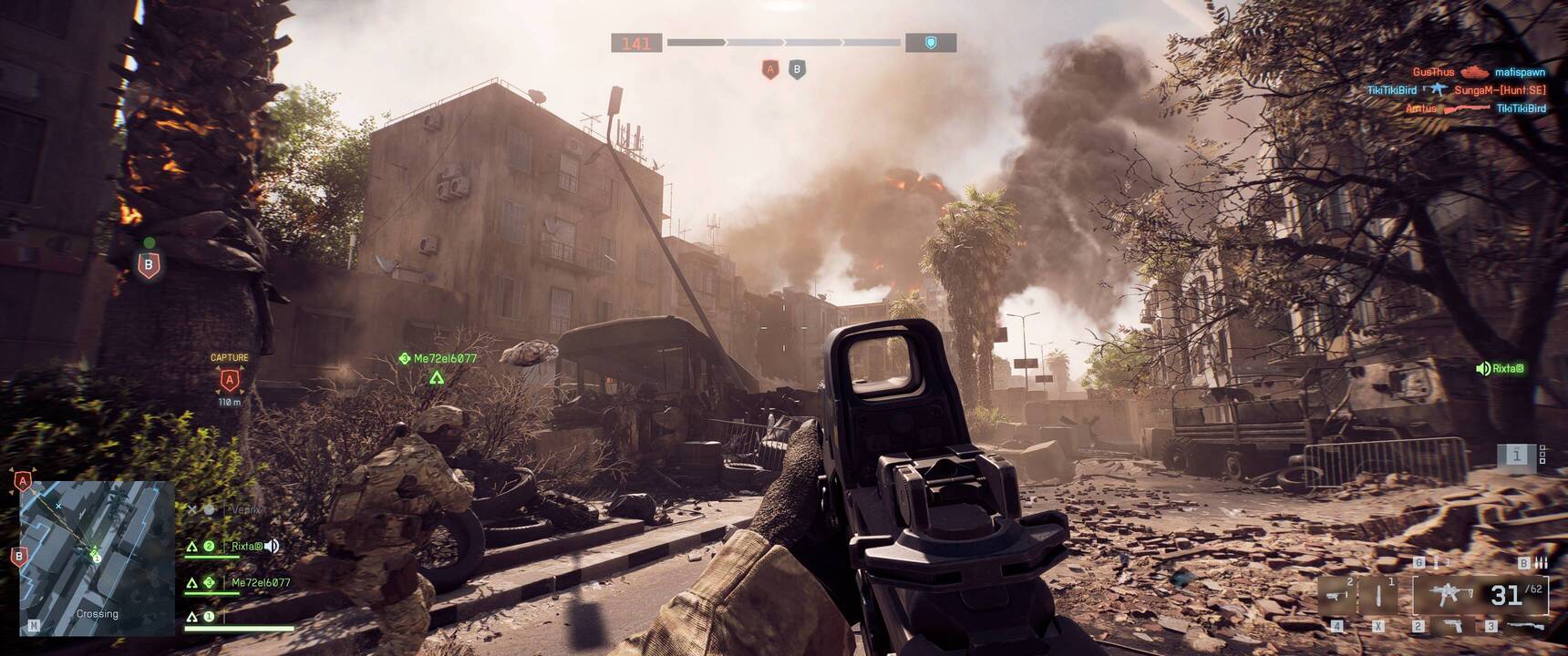Pick the injector gadget slot
Screen dimensions: 1568x656
[1378, 597]
